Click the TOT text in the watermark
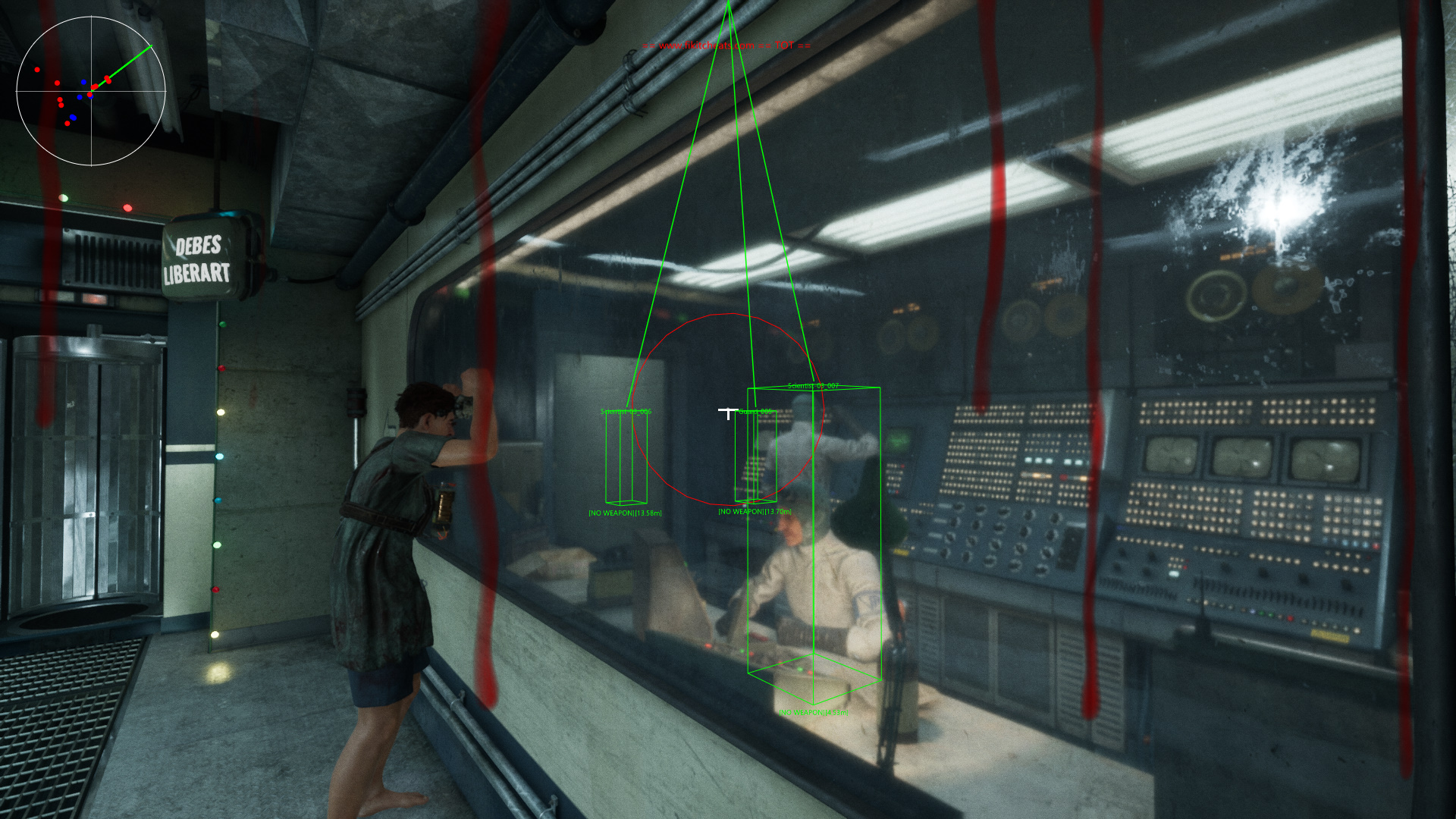1456x819 pixels. [x=783, y=45]
